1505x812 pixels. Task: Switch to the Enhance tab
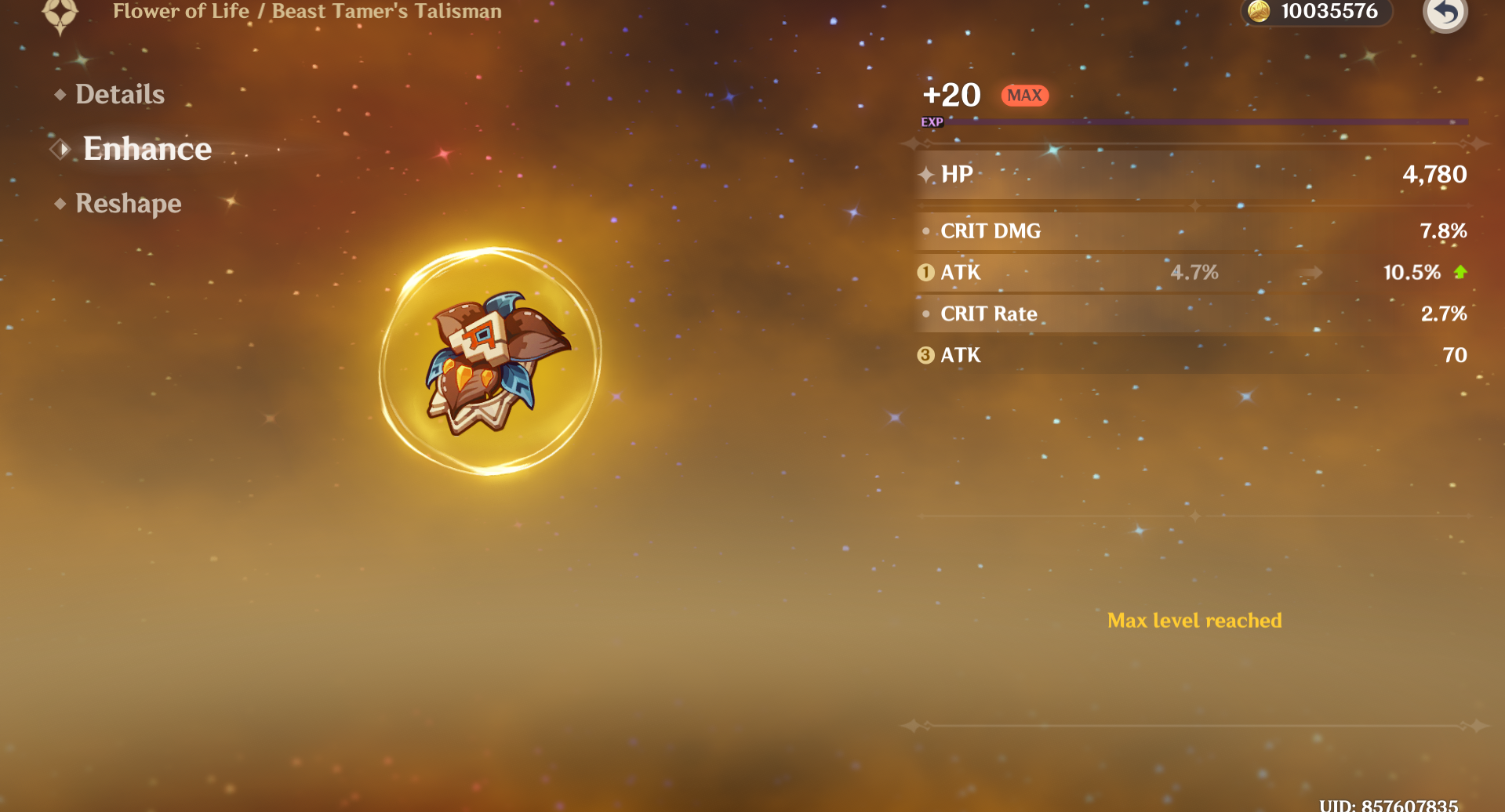[x=147, y=149]
